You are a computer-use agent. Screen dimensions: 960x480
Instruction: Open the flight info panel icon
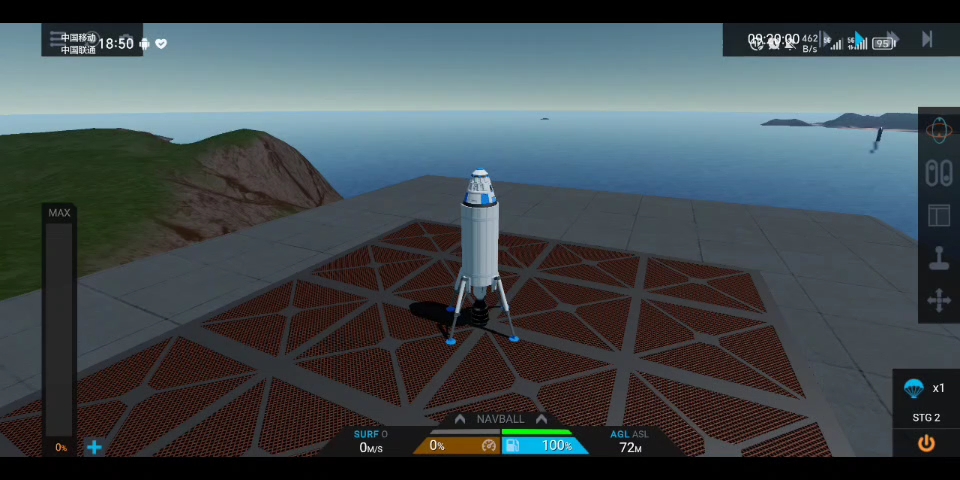tap(938, 215)
